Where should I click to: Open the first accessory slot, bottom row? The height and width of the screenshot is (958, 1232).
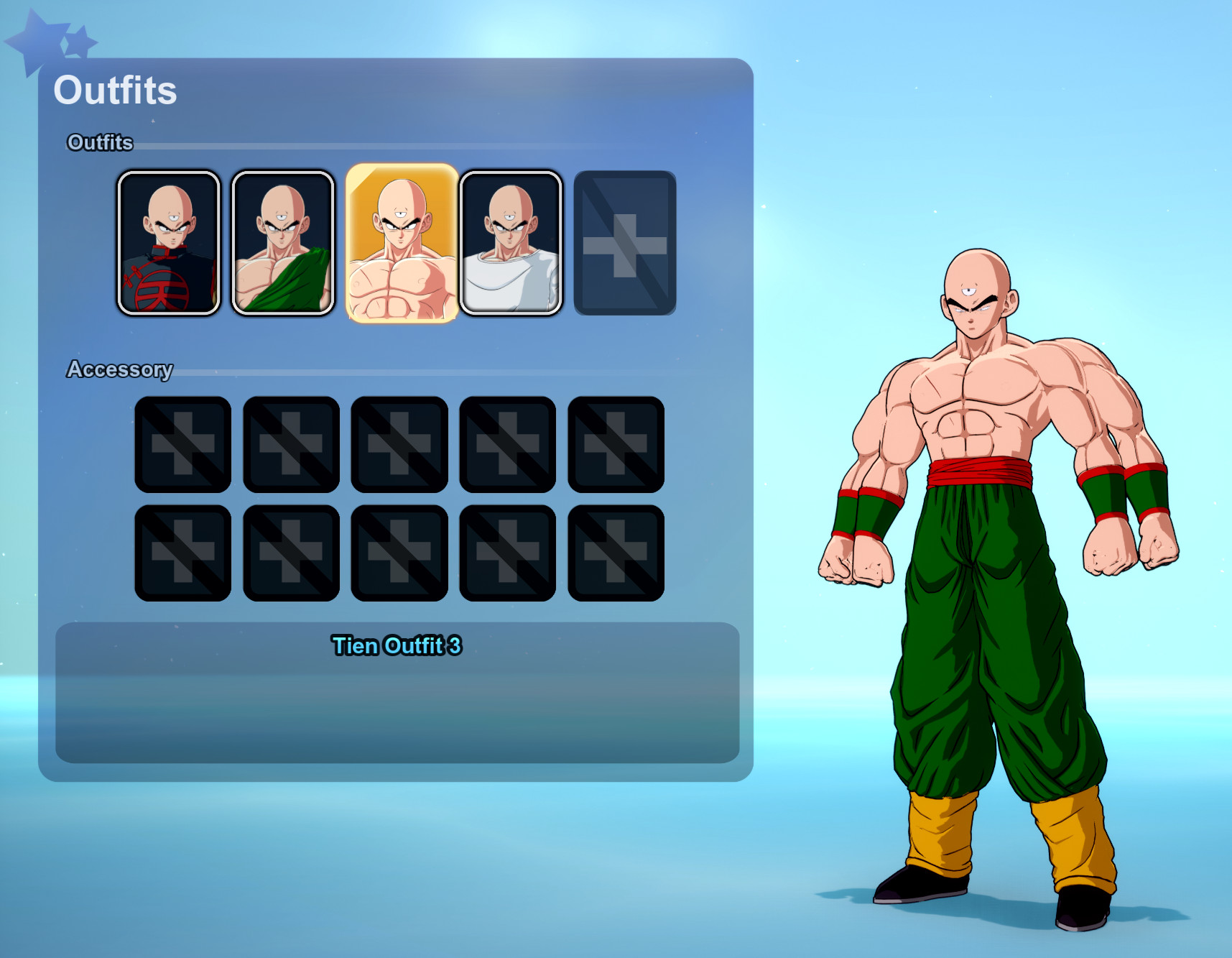(x=182, y=552)
